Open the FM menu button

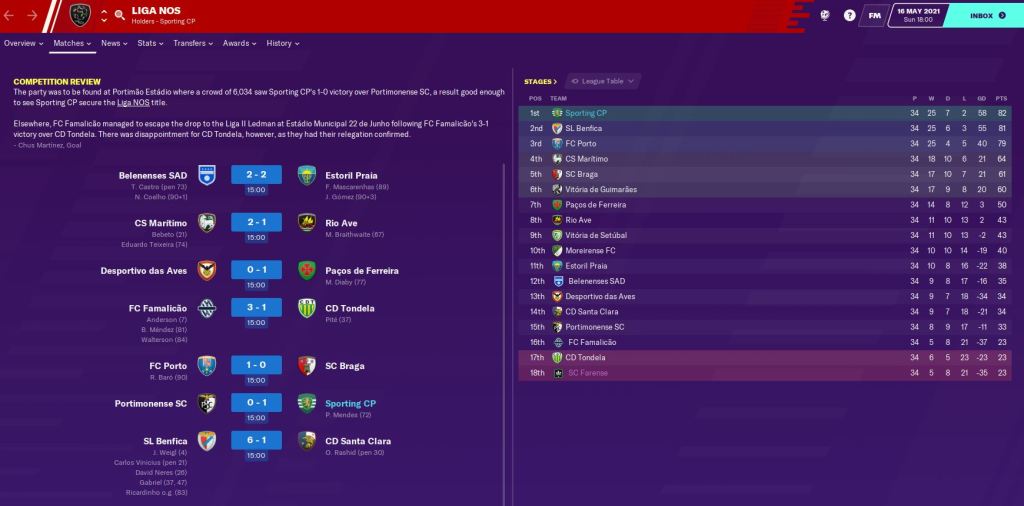(875, 16)
